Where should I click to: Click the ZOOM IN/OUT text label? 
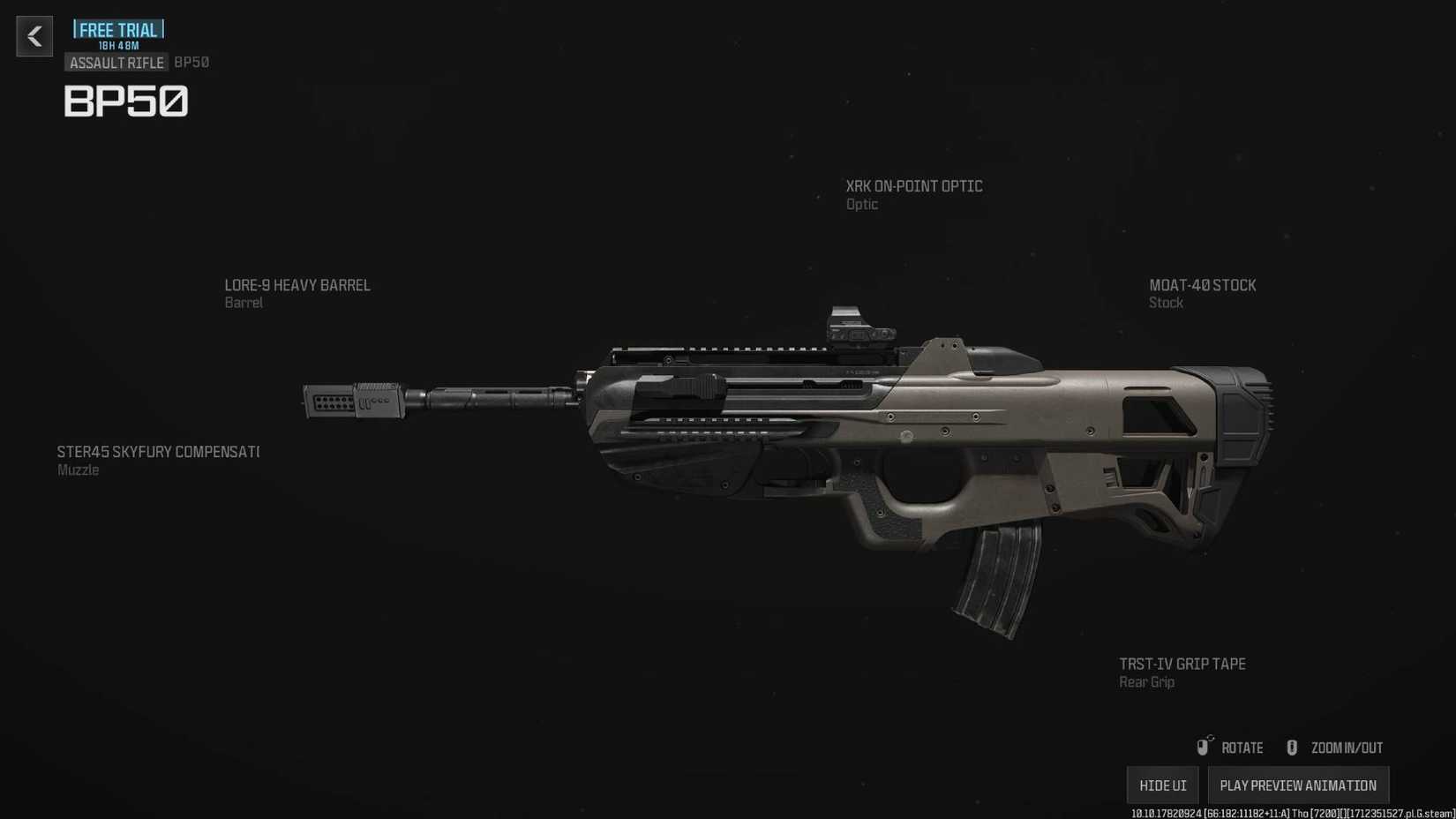pyautogui.click(x=1347, y=747)
